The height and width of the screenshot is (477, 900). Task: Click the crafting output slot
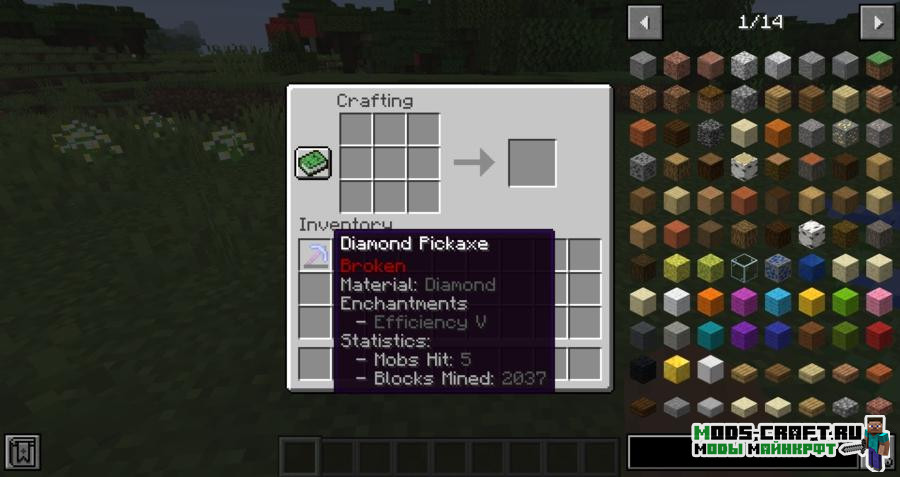click(532, 162)
